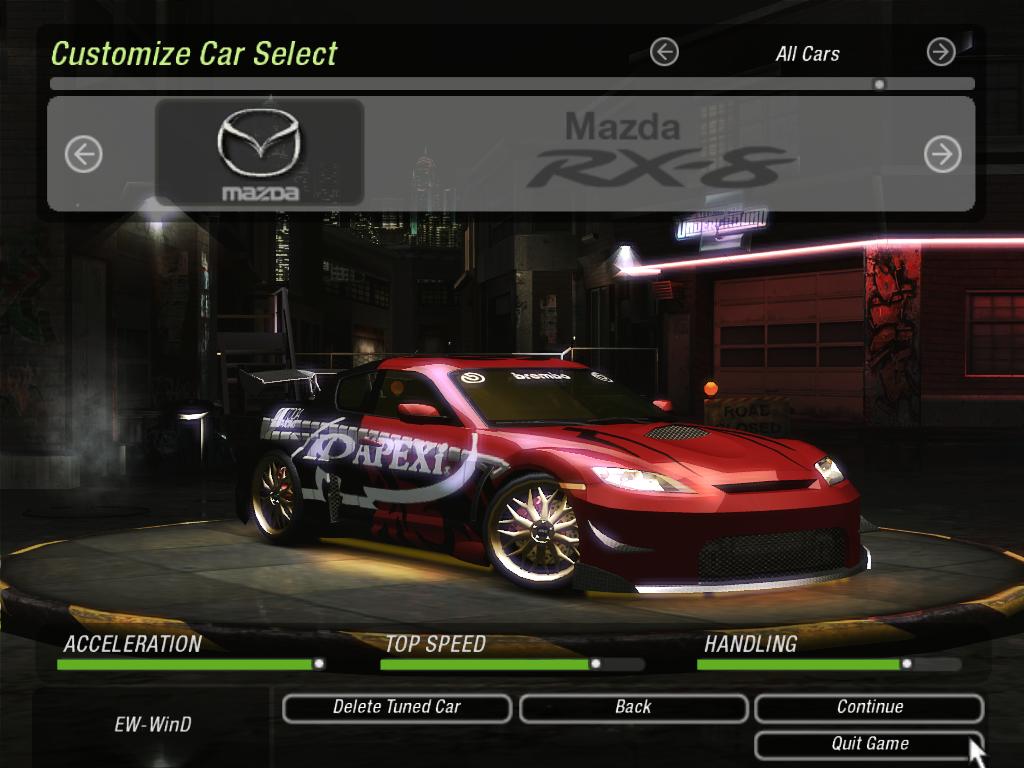Screen dimensions: 1024x768
Task: Go back with the Back button
Action: tap(633, 707)
